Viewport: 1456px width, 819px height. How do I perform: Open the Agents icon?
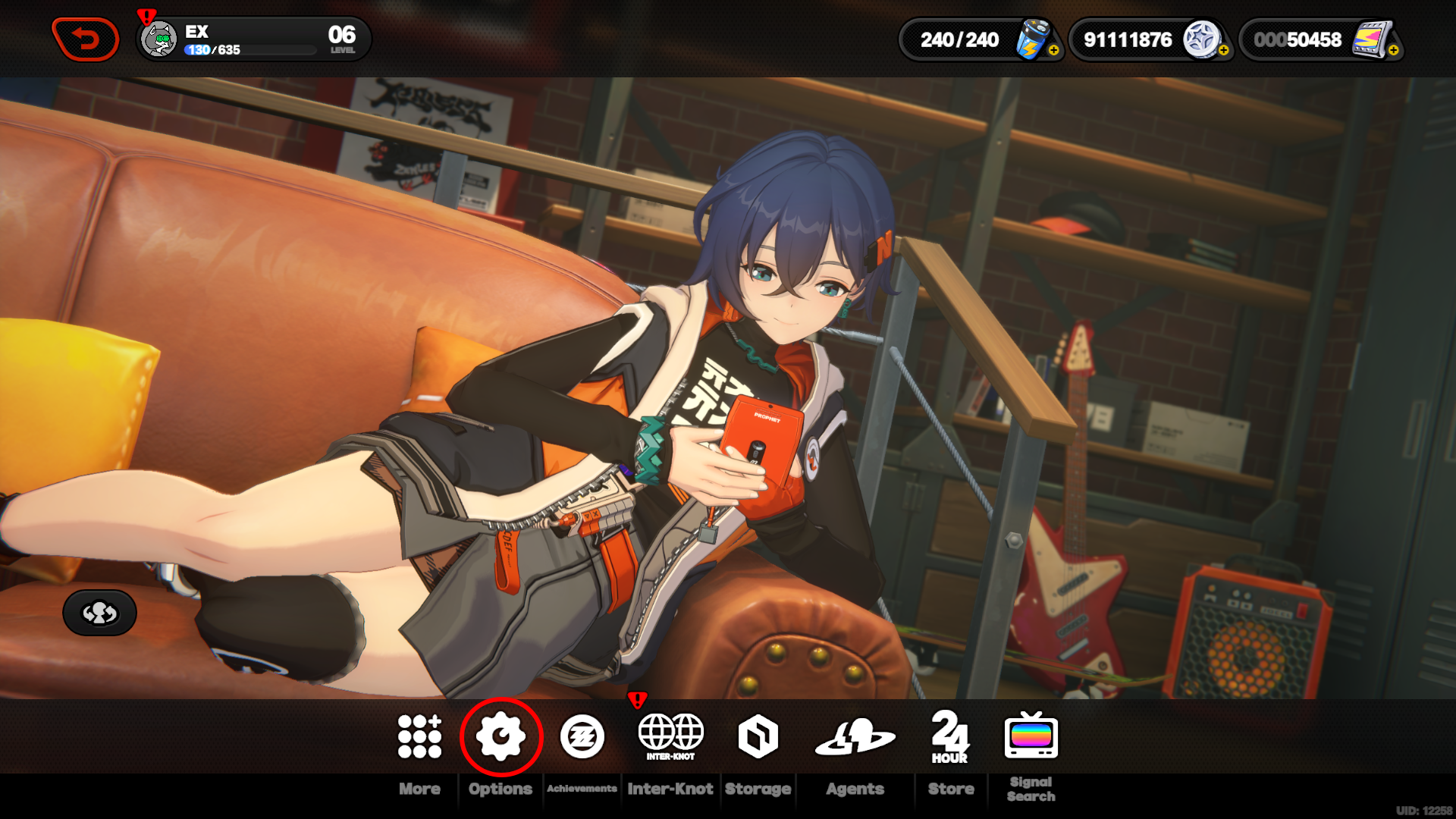point(855,735)
